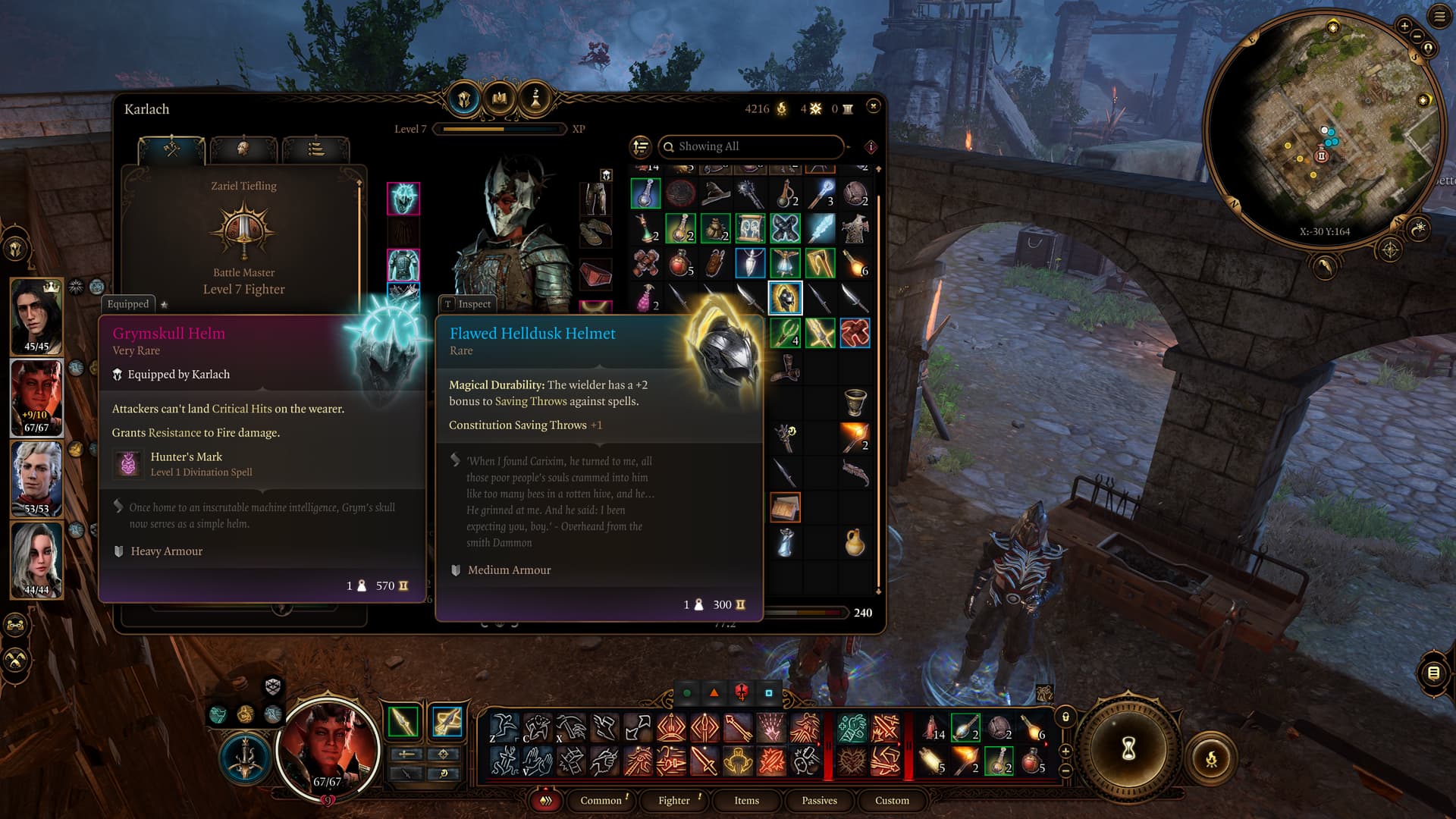Open the inventory sort options button
The width and height of the screenshot is (1456, 819).
tap(641, 146)
